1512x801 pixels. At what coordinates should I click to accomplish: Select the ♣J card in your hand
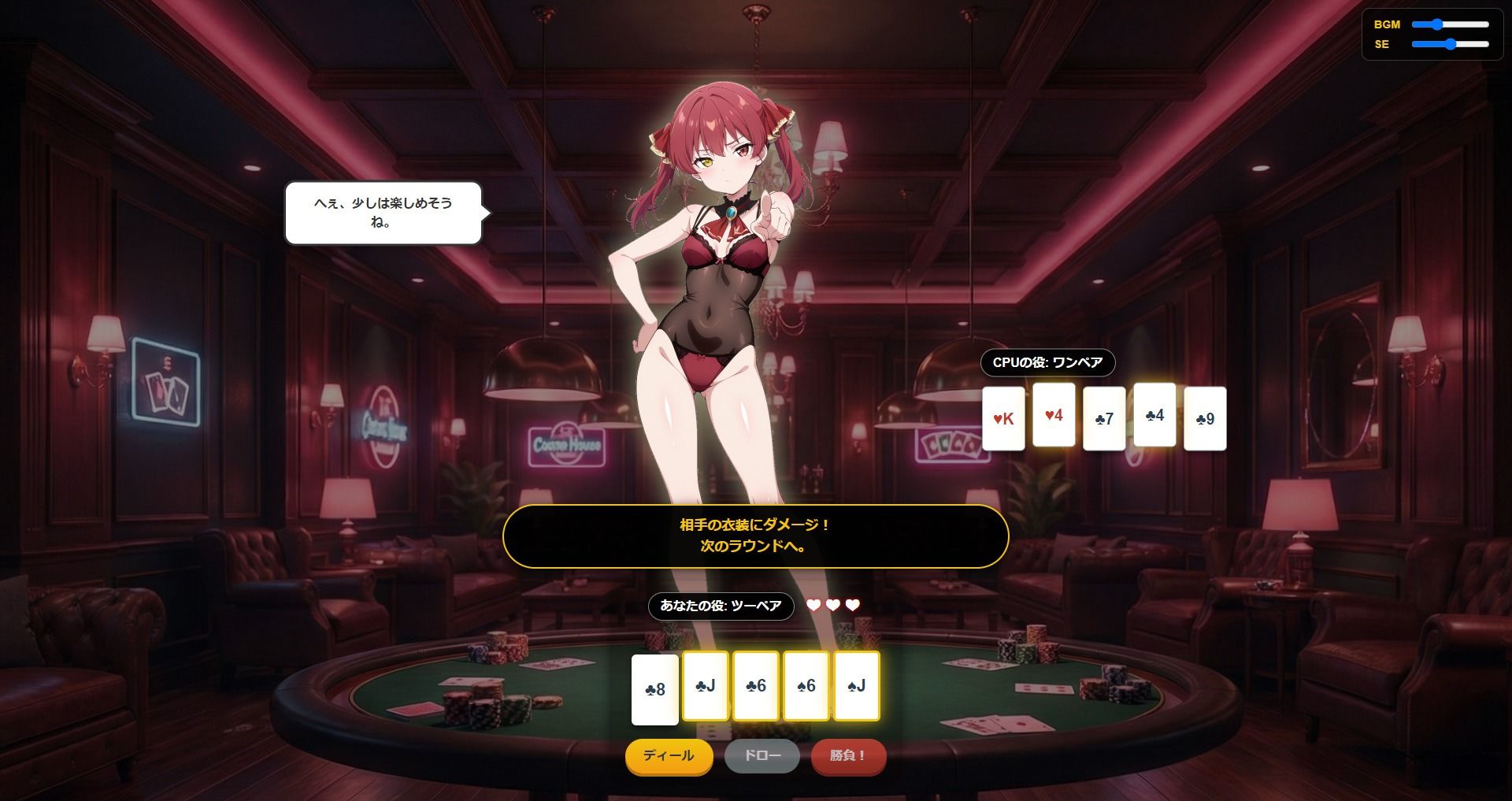pyautogui.click(x=705, y=686)
